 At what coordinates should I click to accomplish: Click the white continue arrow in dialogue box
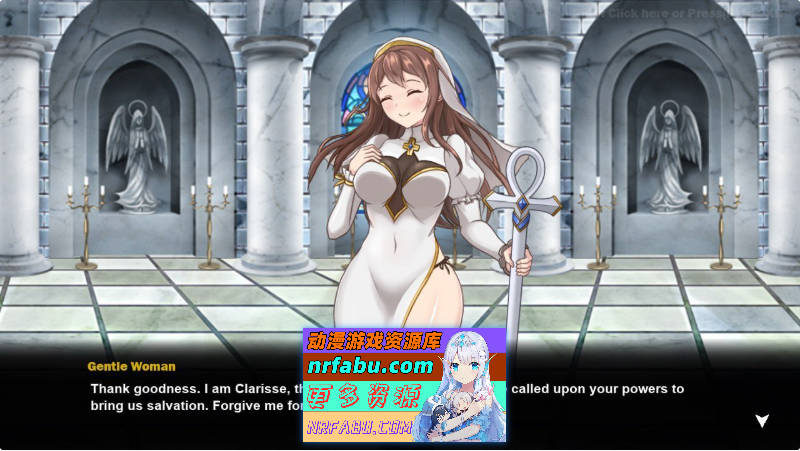(x=762, y=421)
